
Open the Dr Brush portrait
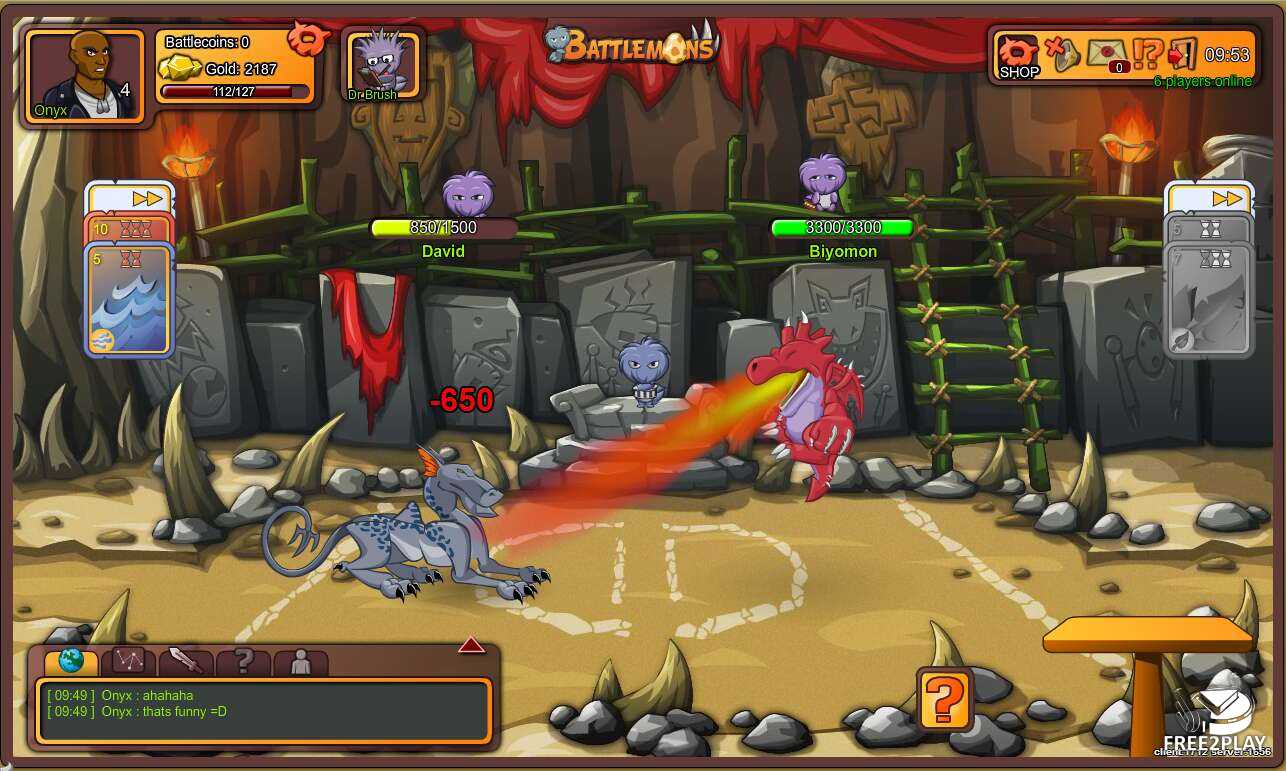coord(383,64)
